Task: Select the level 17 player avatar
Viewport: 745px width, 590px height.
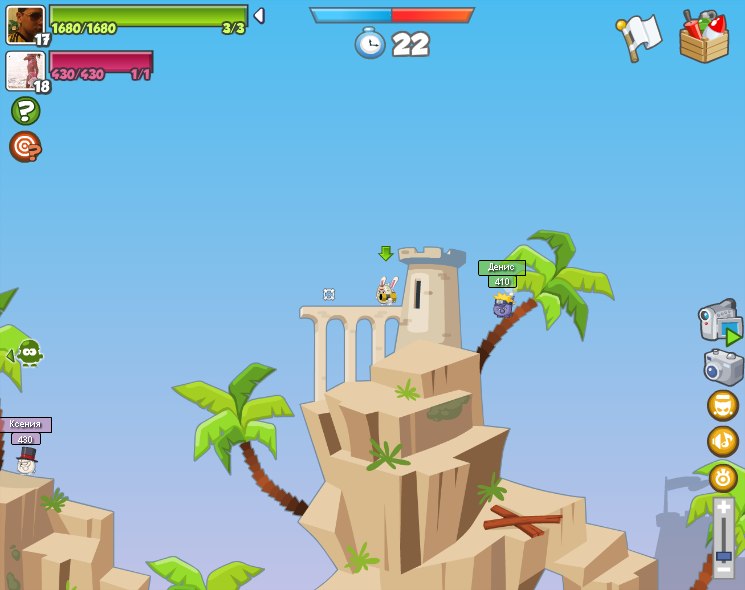Action: pyautogui.click(x=25, y=24)
